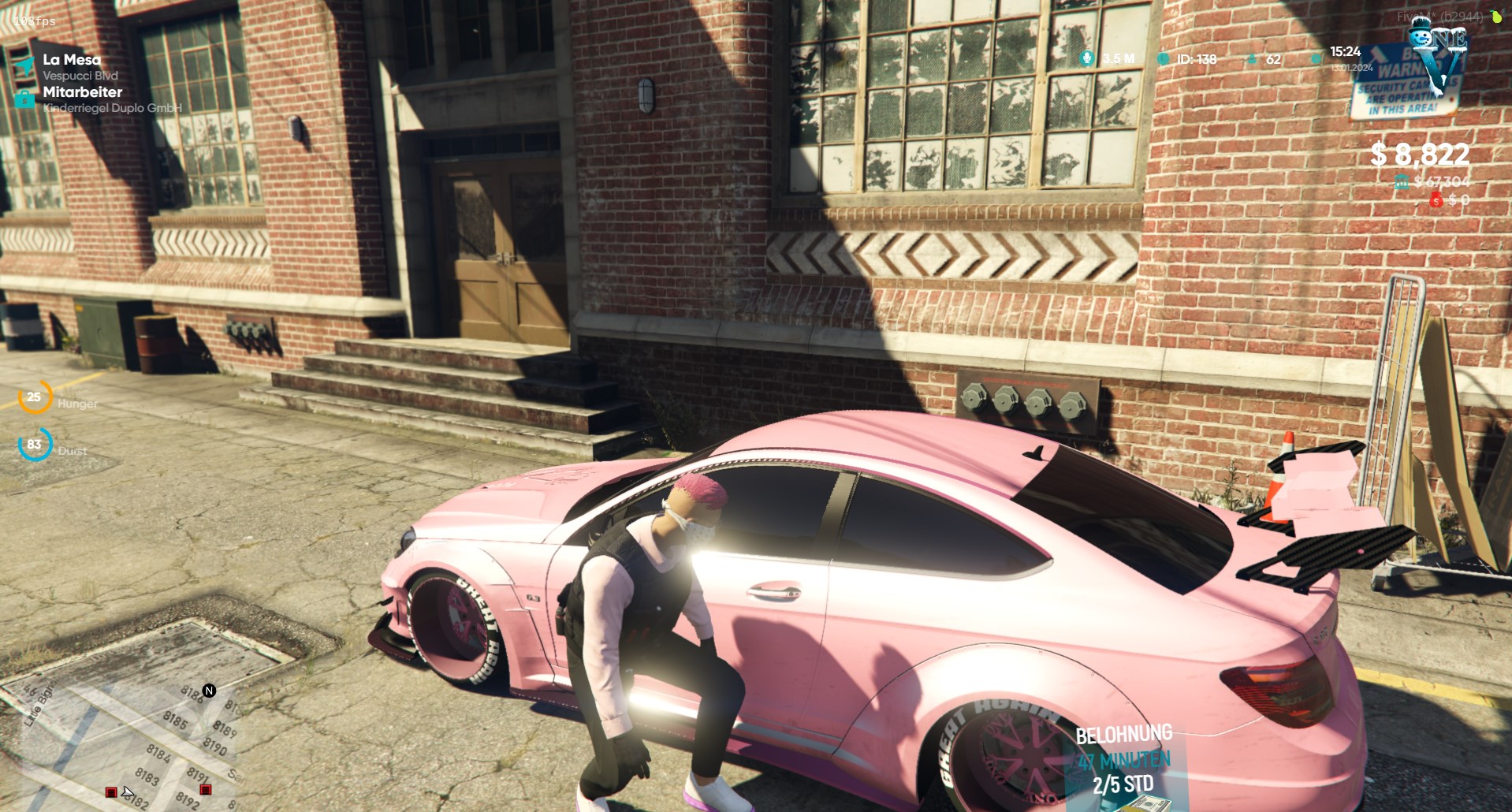Viewport: 1512px width, 812px height.
Task: Toggle the microphone voice range icon
Action: click(x=1087, y=58)
